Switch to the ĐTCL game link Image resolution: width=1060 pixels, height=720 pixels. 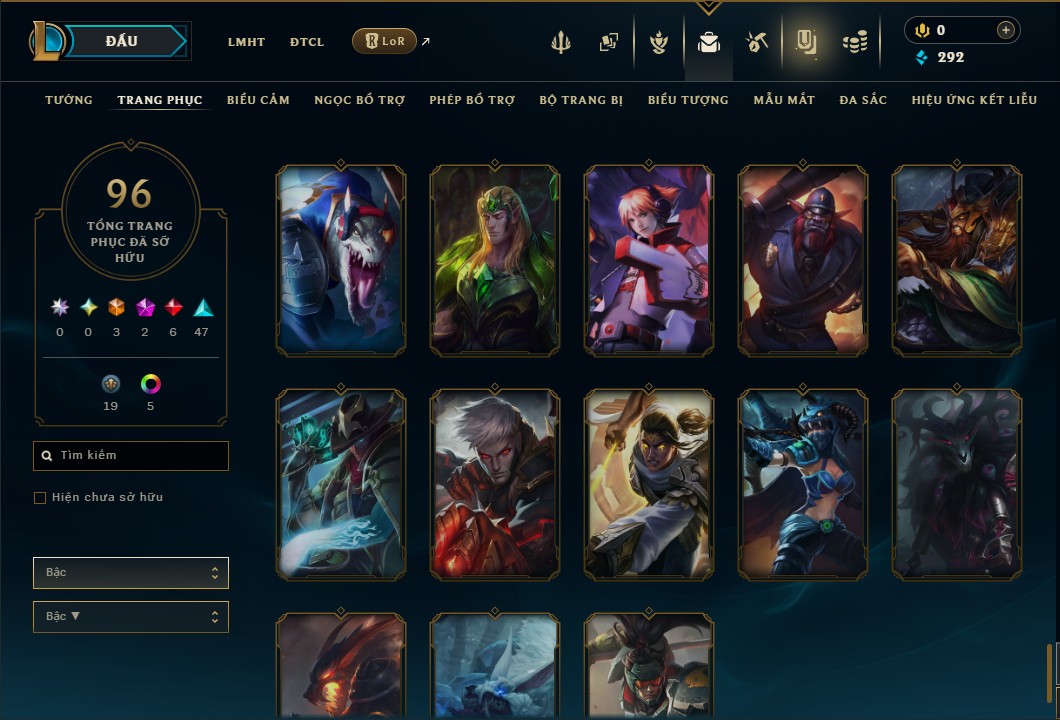[307, 42]
